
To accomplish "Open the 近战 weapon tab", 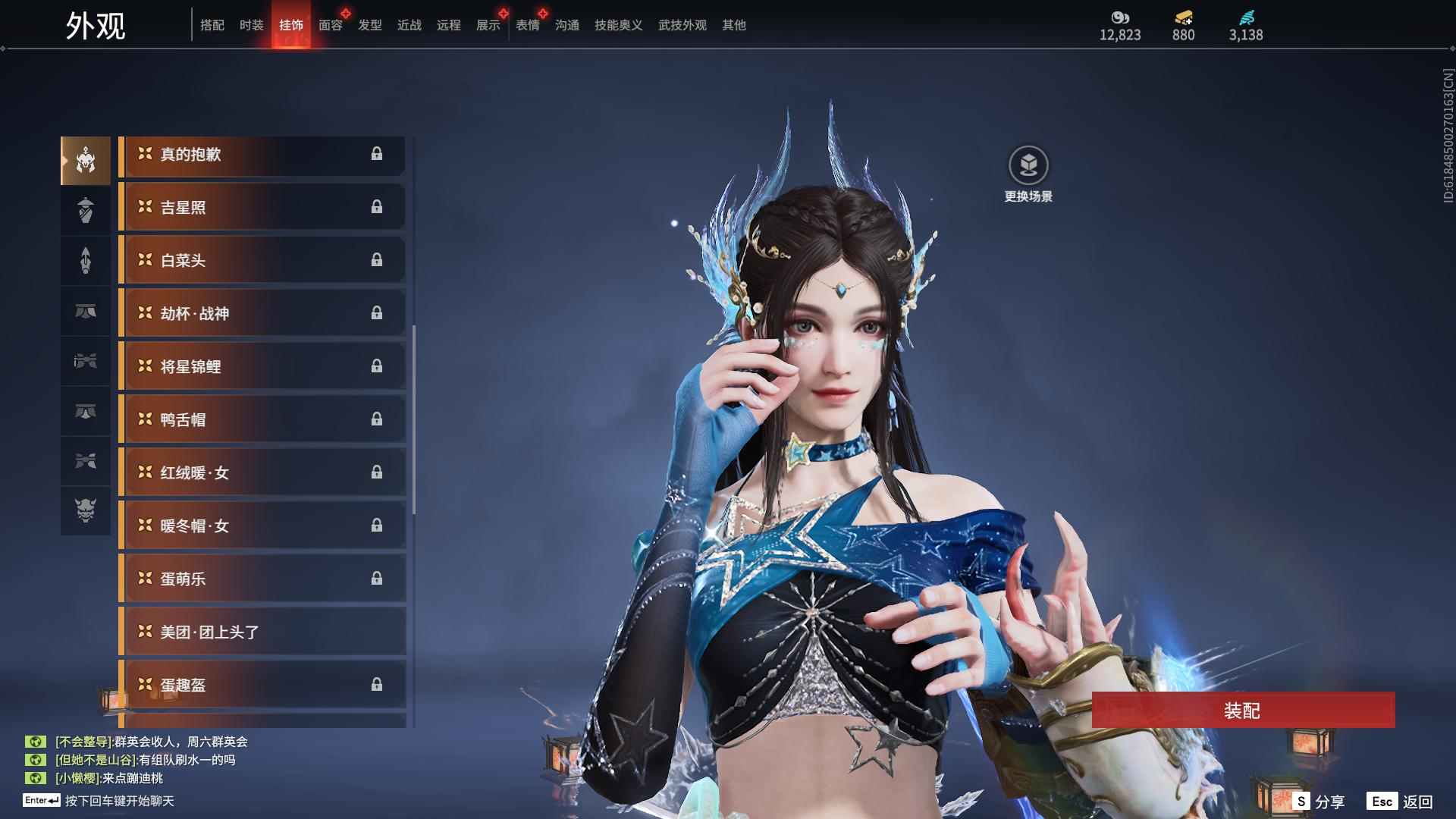I will pos(409,25).
